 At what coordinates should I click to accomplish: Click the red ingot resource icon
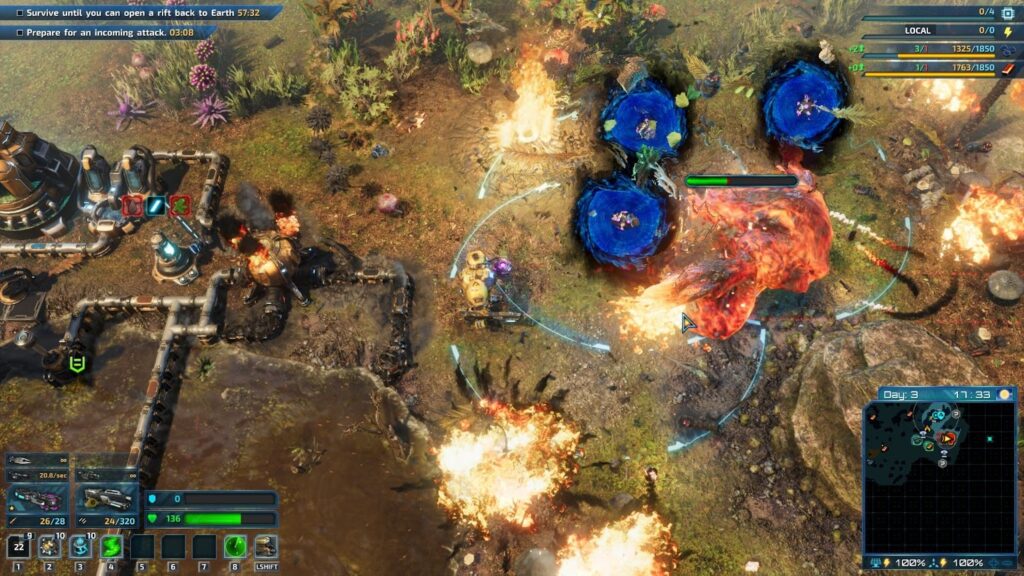point(1007,68)
